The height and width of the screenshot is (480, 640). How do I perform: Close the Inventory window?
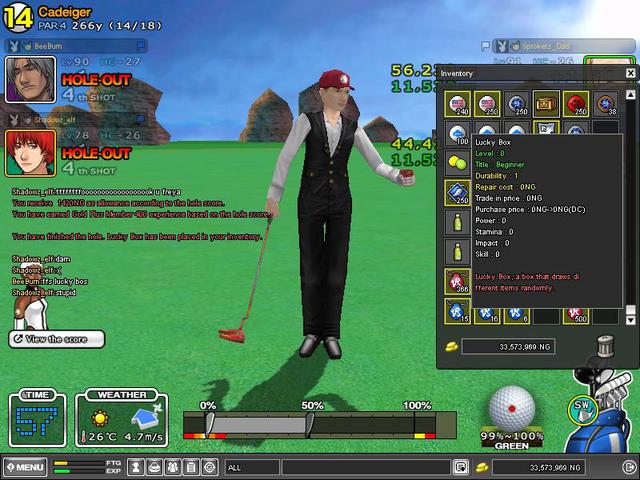631,73
